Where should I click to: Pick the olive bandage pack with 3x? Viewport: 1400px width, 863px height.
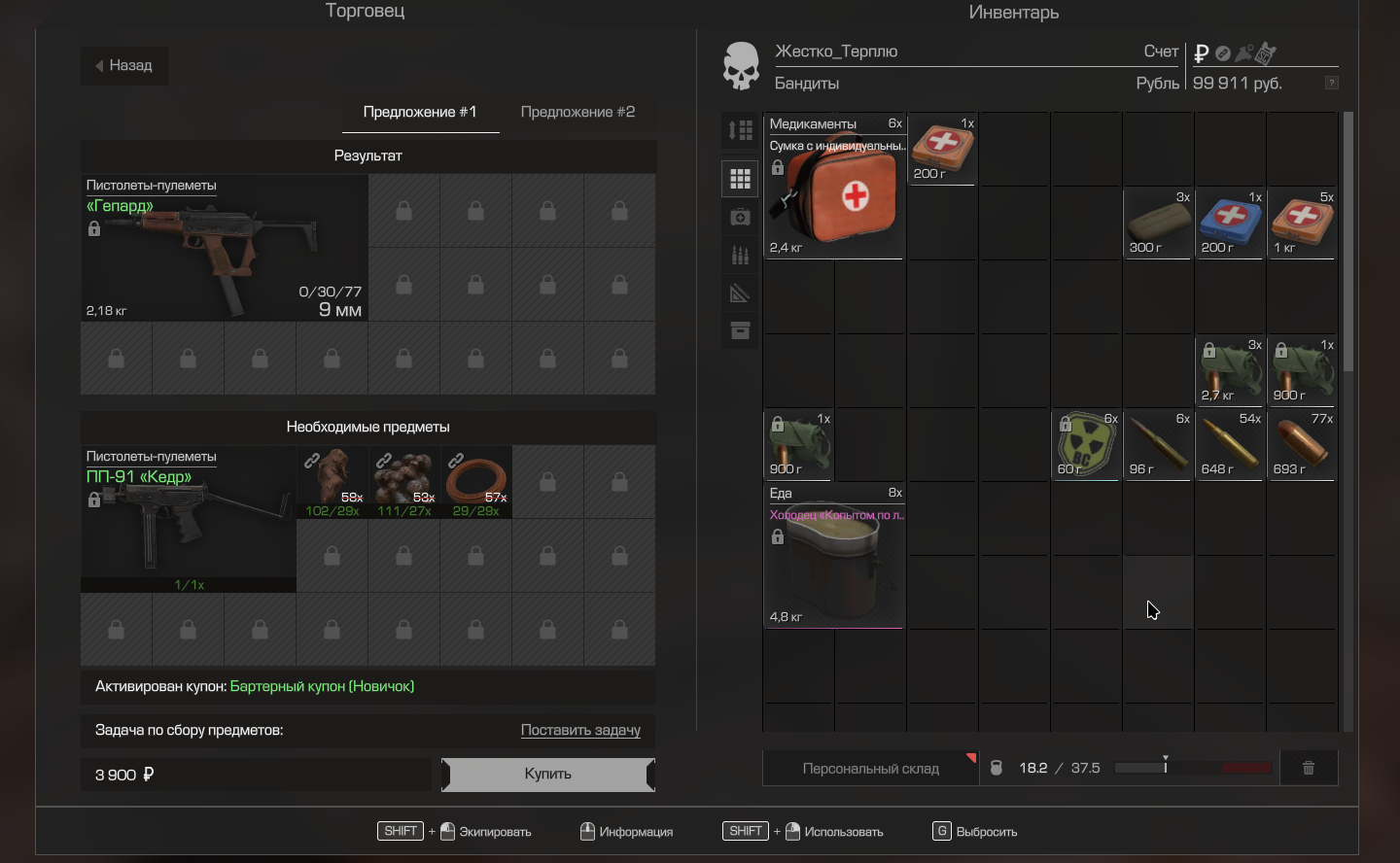1158,222
